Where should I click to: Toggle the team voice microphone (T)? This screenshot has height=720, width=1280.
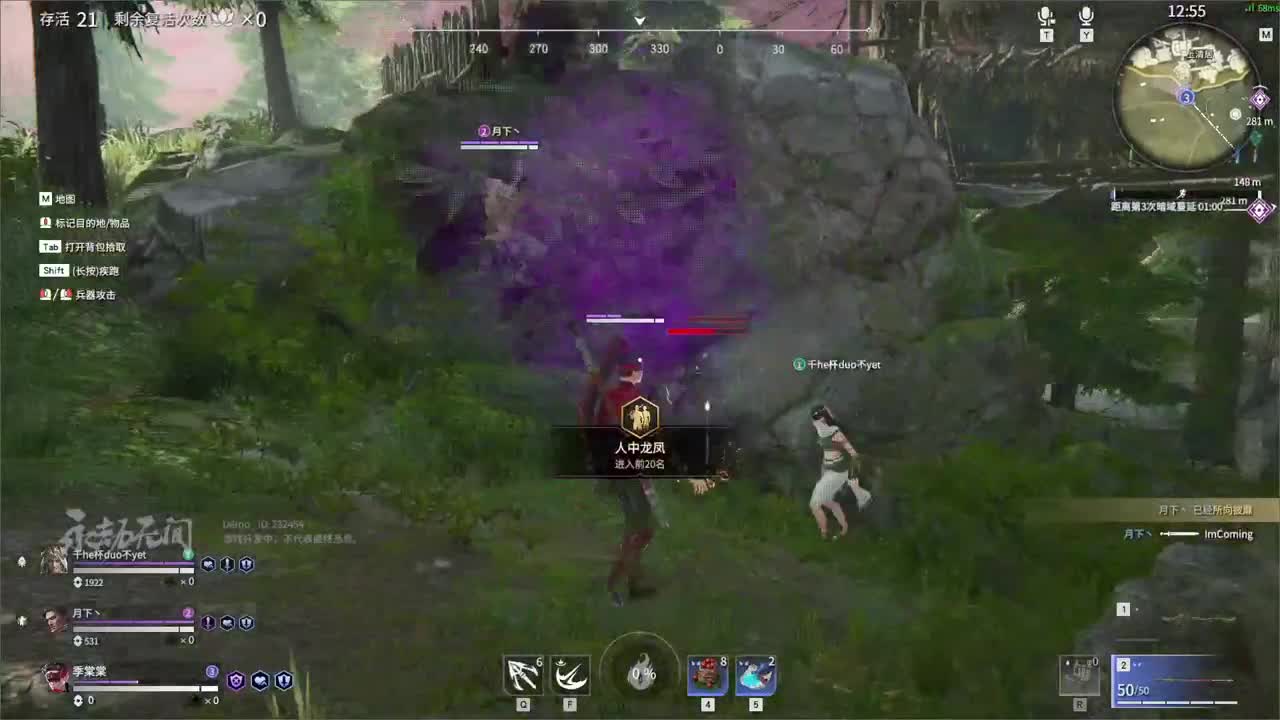click(x=1046, y=18)
